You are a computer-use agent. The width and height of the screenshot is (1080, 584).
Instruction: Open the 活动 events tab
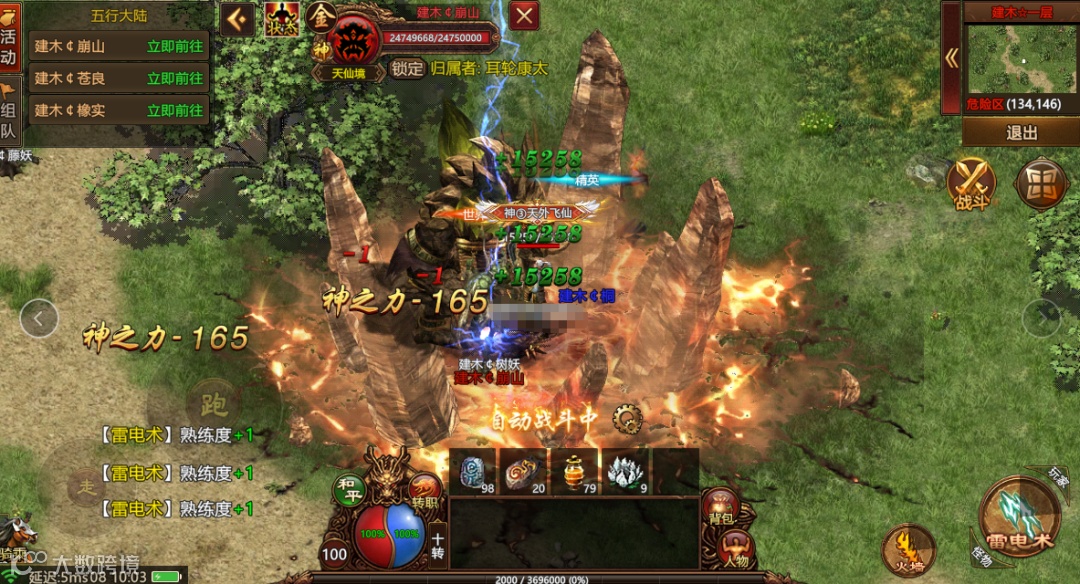9,44
